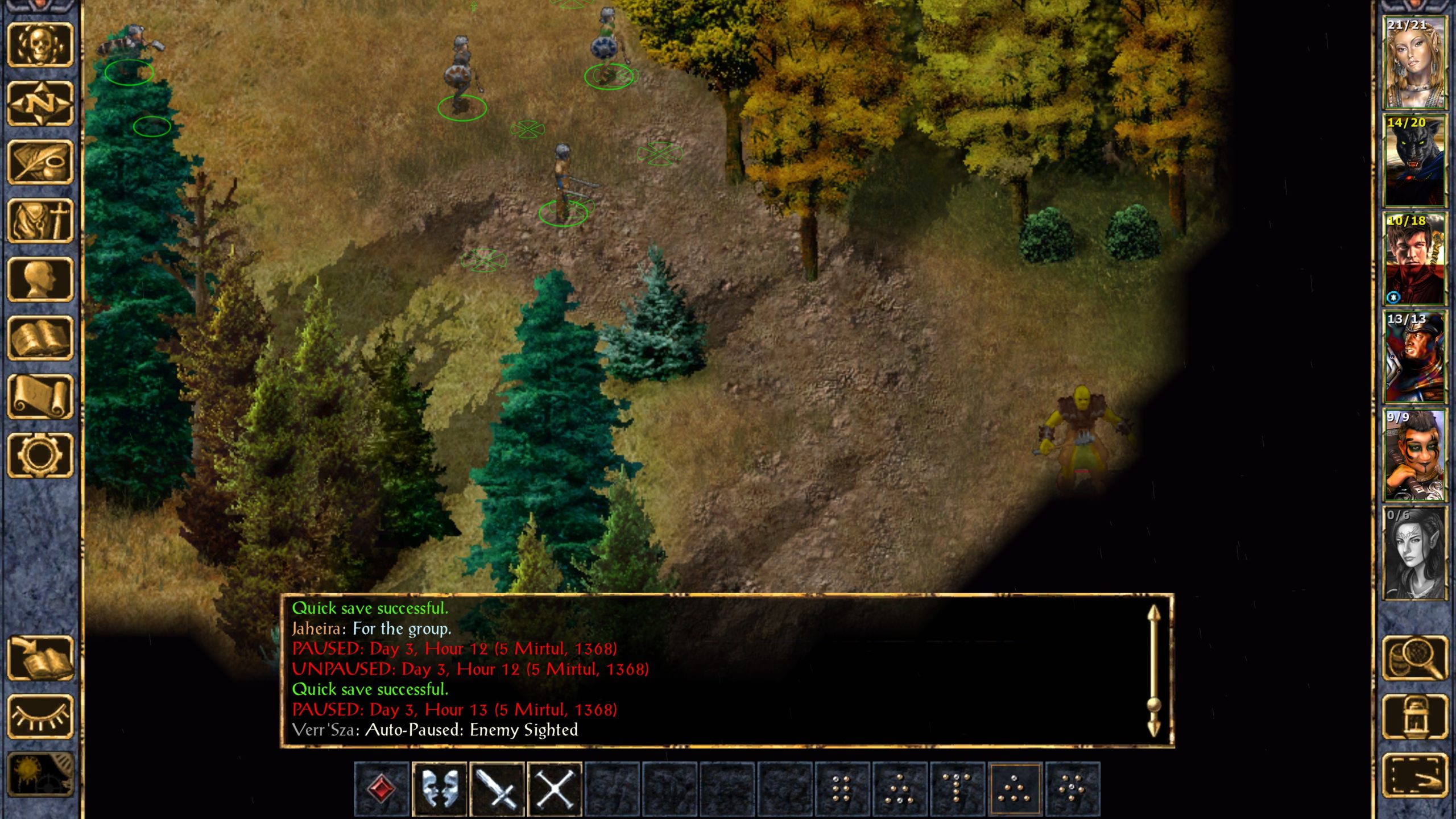Choose the red-robed man portrait with 10/18 HP
This screenshot has height=819, width=1456.
[1414, 259]
